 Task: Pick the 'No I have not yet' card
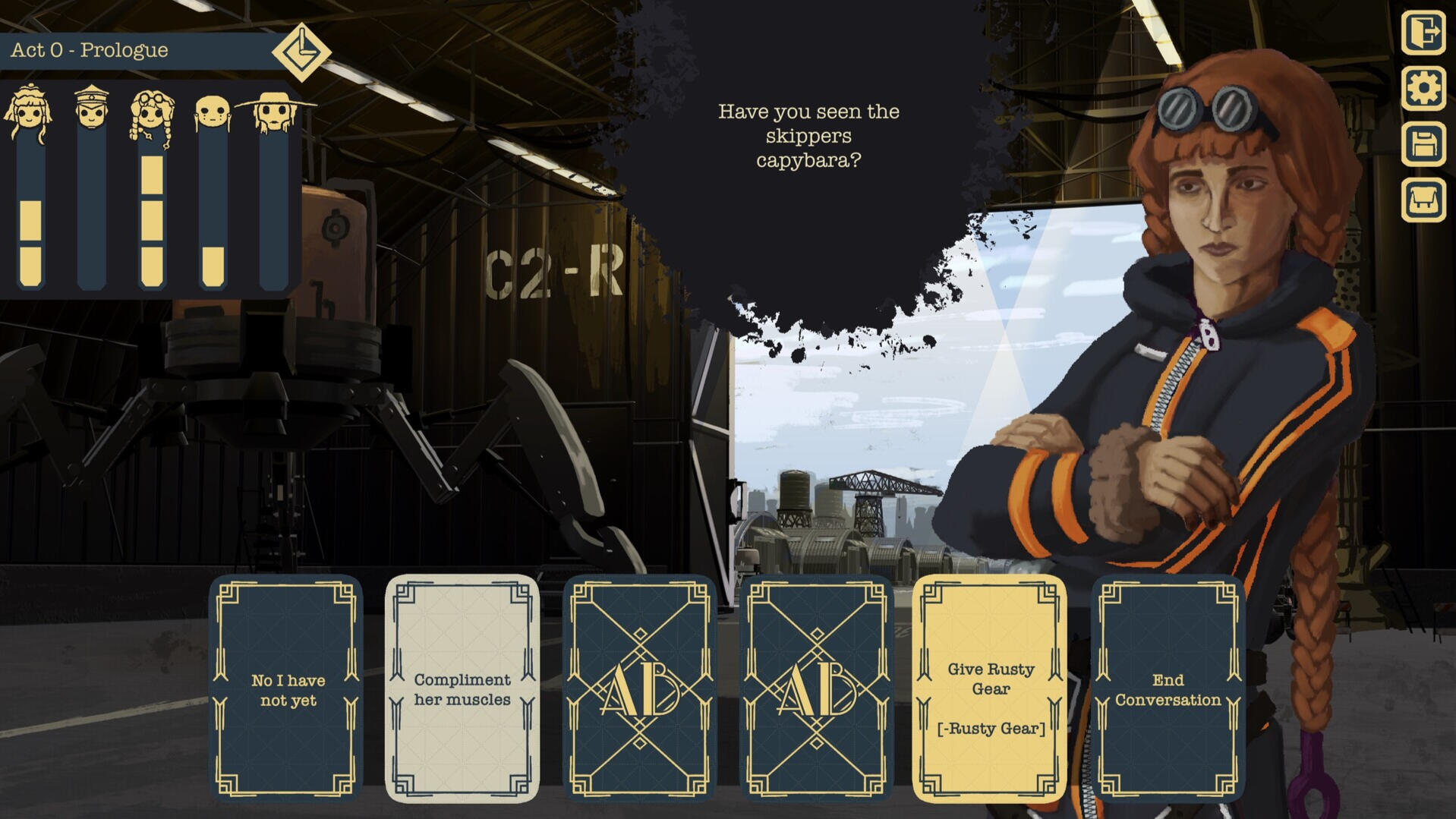point(286,687)
